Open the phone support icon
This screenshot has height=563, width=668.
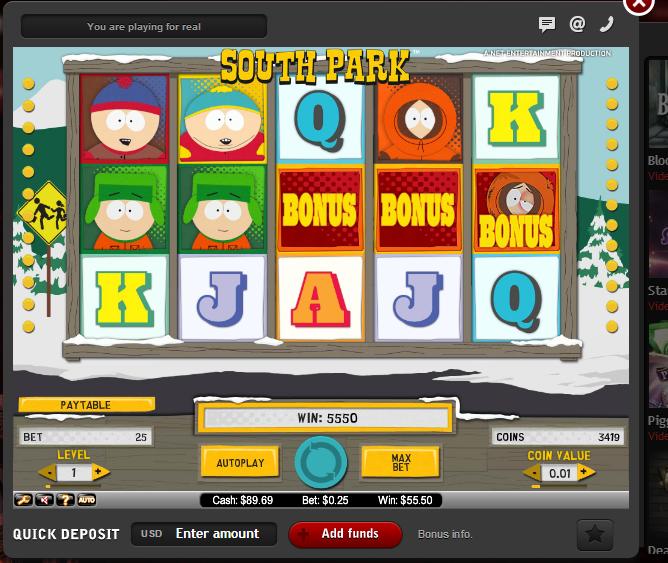(x=607, y=25)
